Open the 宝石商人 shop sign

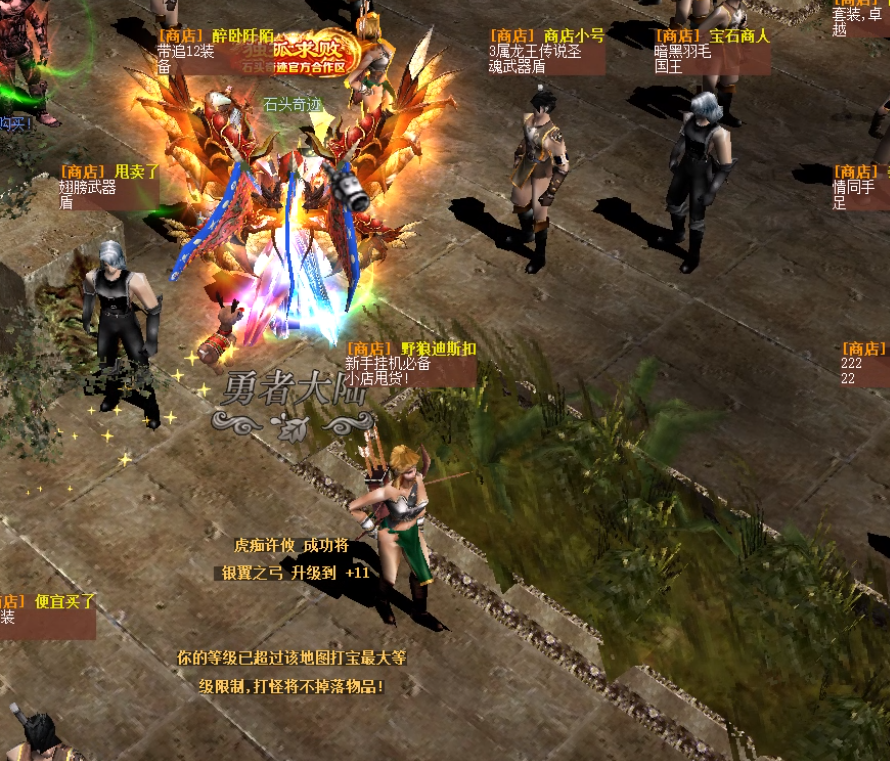(x=711, y=51)
